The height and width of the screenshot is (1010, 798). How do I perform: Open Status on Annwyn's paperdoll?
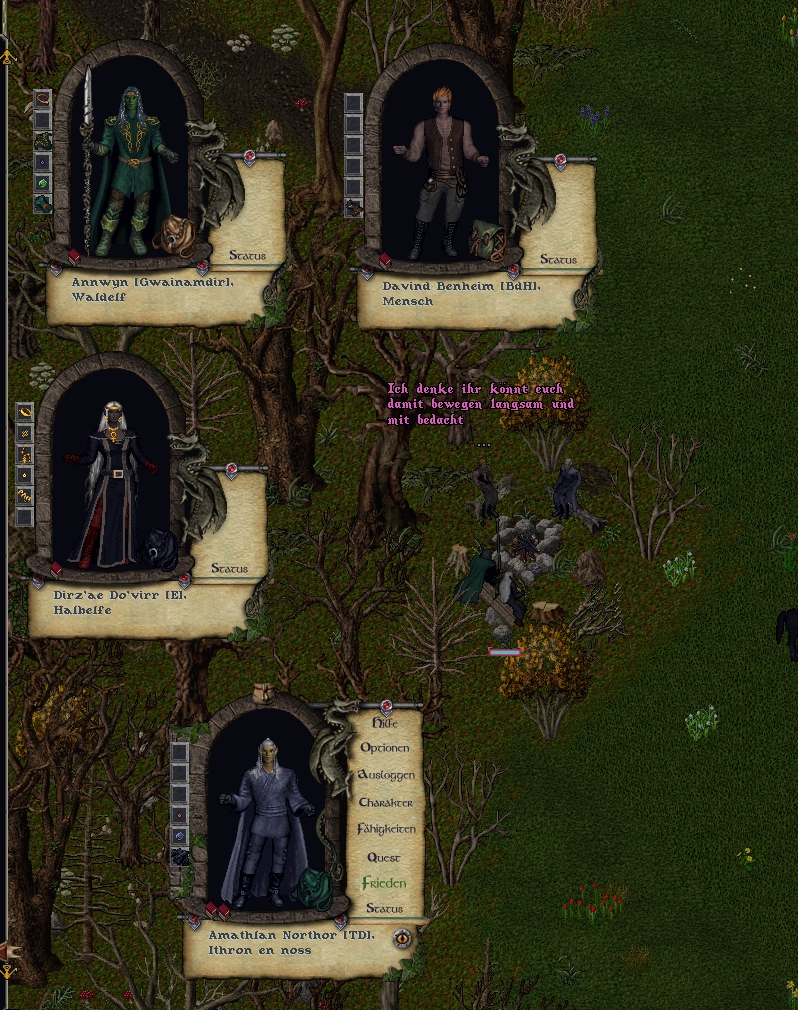click(247, 256)
